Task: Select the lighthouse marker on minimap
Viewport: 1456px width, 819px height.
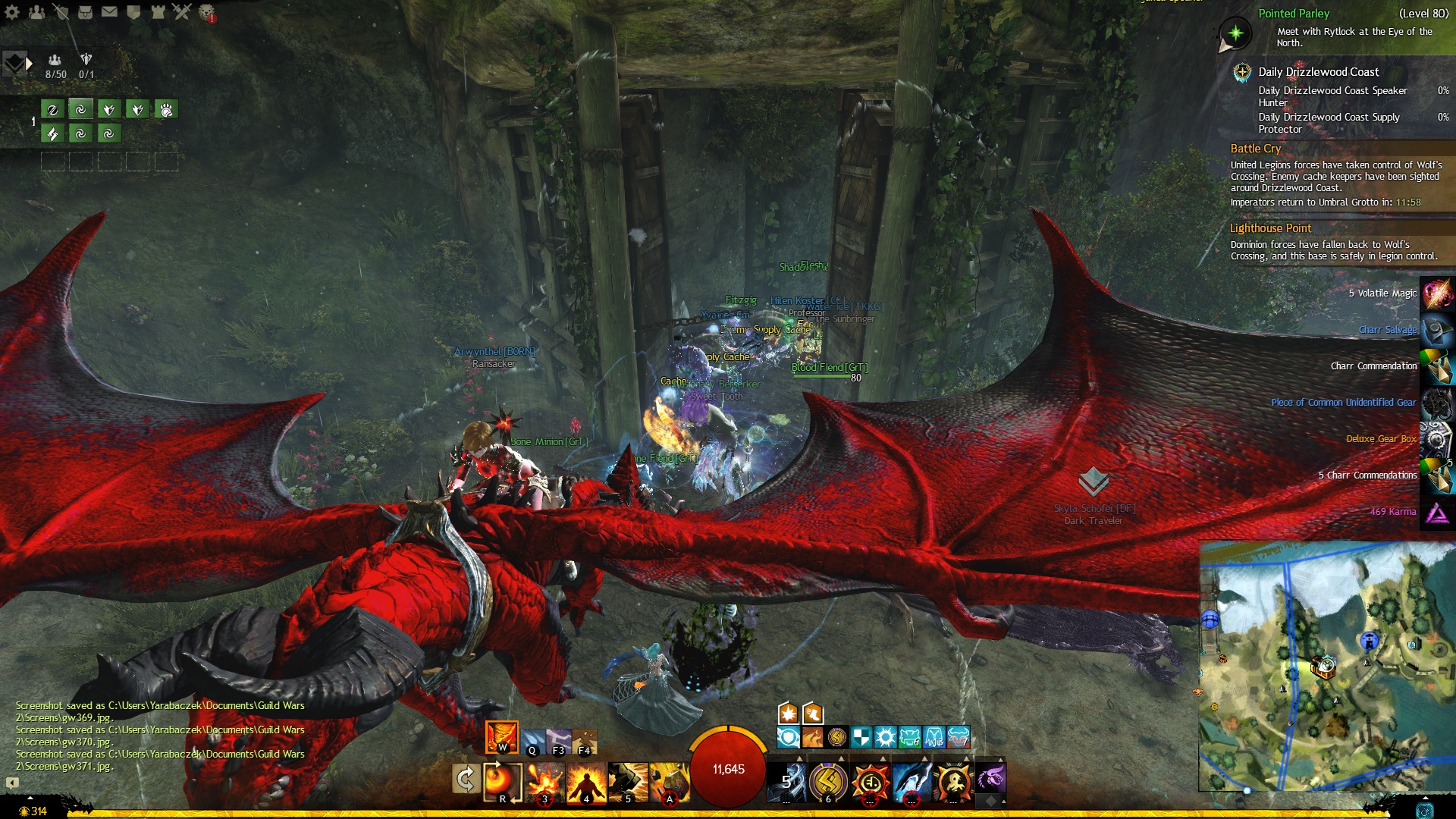Action: coord(1369,642)
